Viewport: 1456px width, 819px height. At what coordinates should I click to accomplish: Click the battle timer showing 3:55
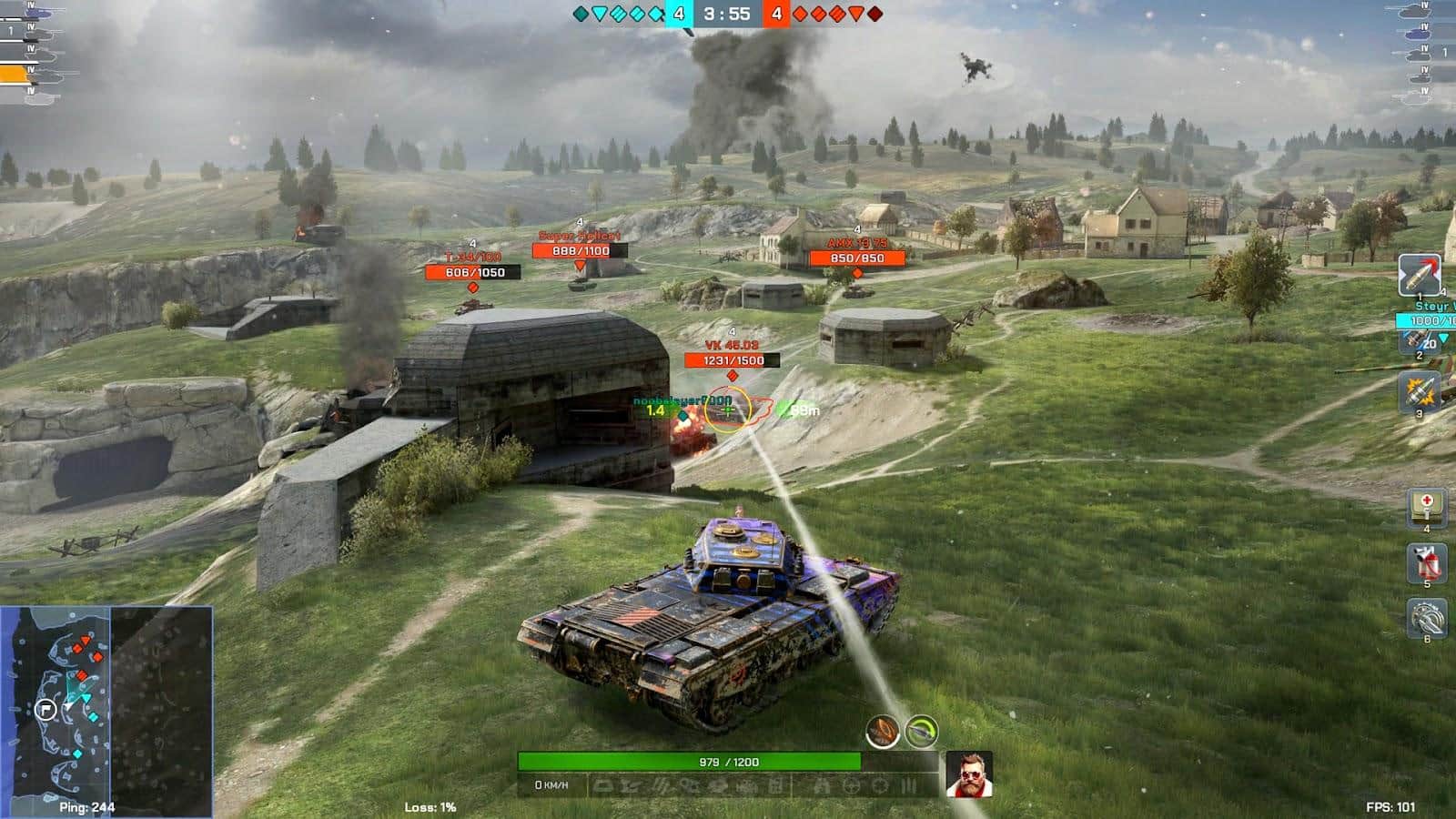(728, 13)
